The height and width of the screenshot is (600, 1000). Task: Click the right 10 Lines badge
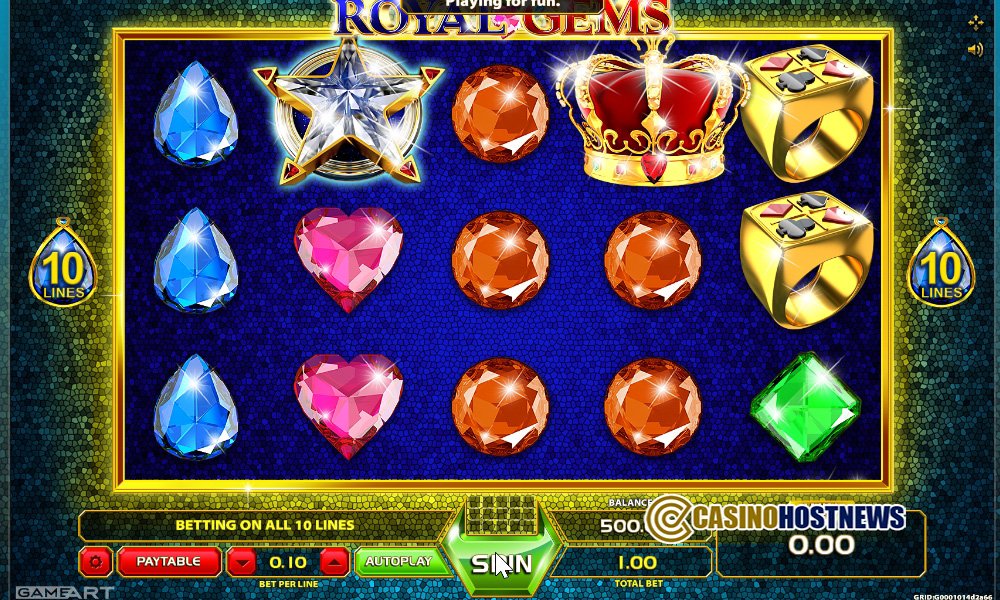tap(940, 266)
